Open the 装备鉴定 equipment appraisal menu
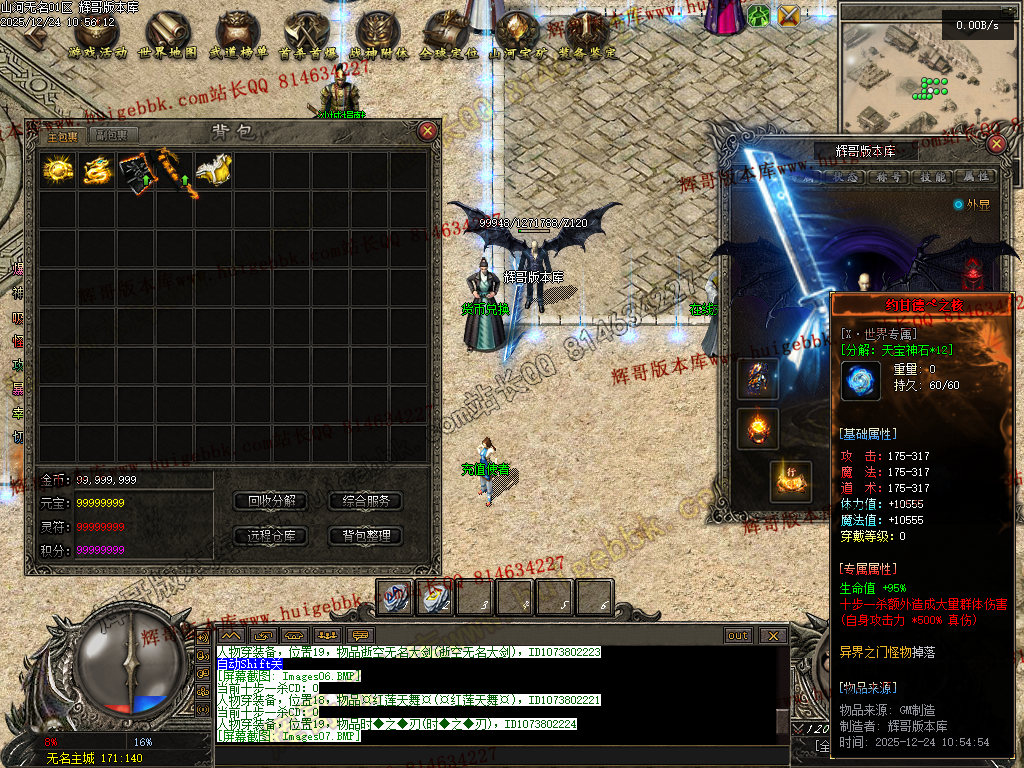Viewport: 1024px width, 768px height. (588, 36)
